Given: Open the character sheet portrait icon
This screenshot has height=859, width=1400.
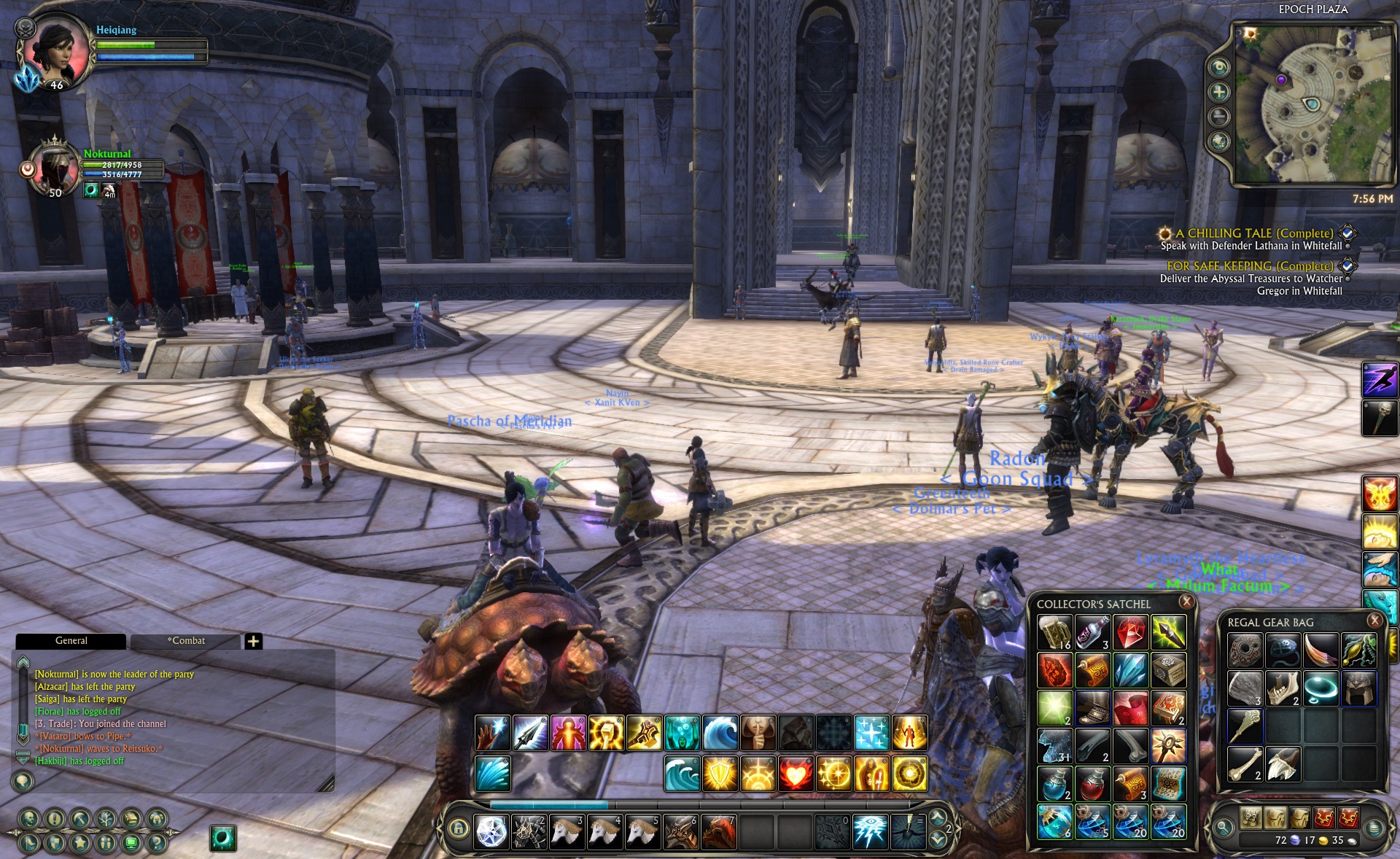Looking at the screenshot, I should [x=29, y=819].
